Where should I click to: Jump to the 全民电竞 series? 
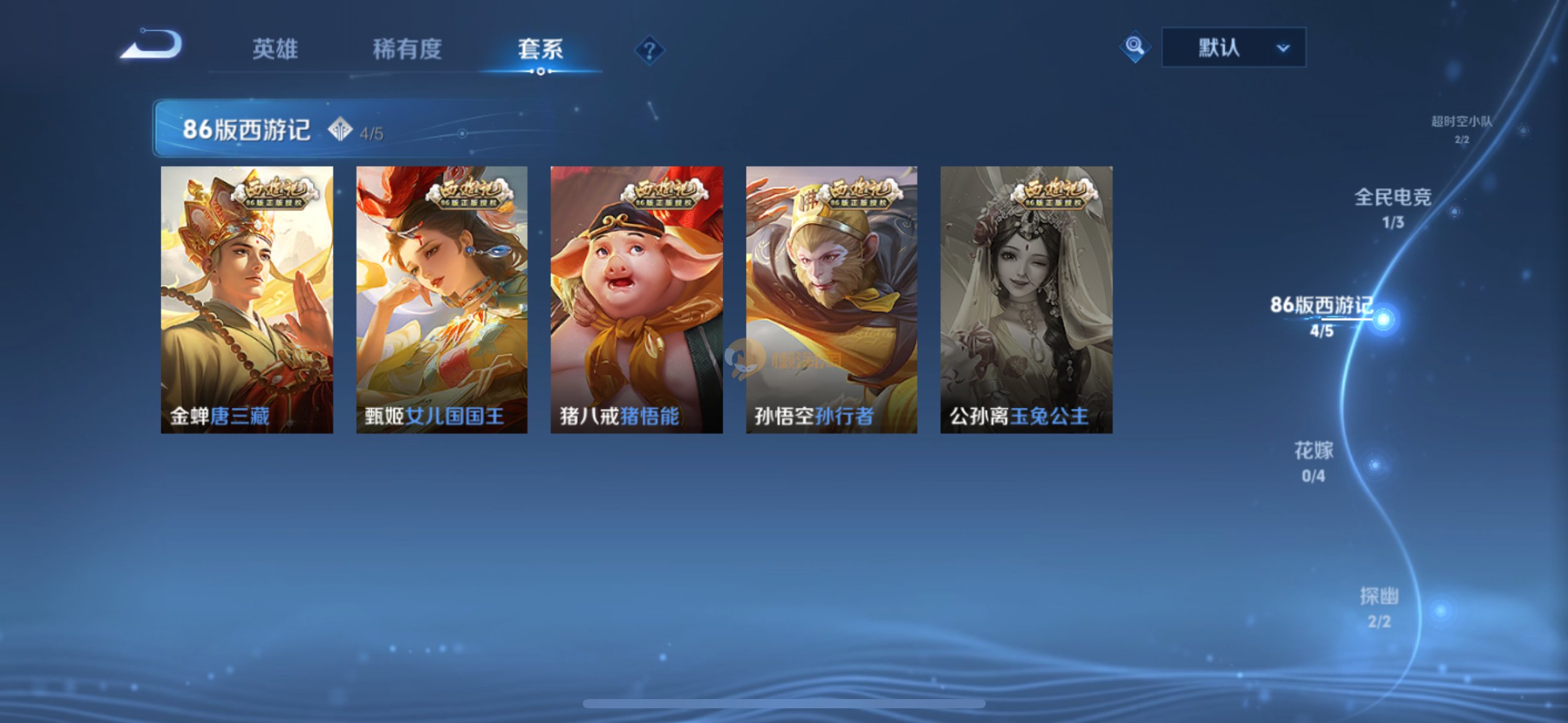(x=1393, y=207)
